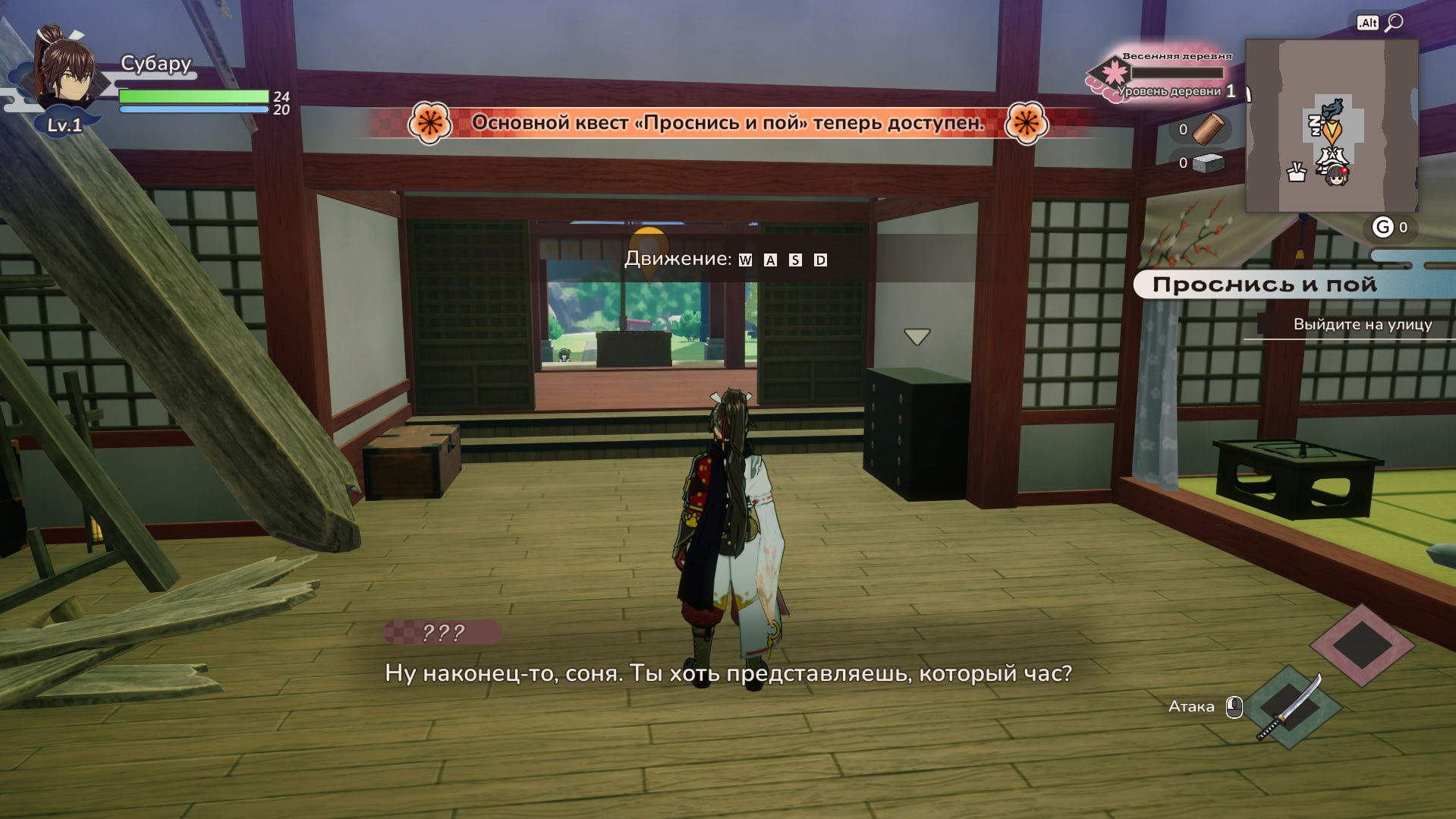
Task: Open the minimap
Action: (1332, 126)
